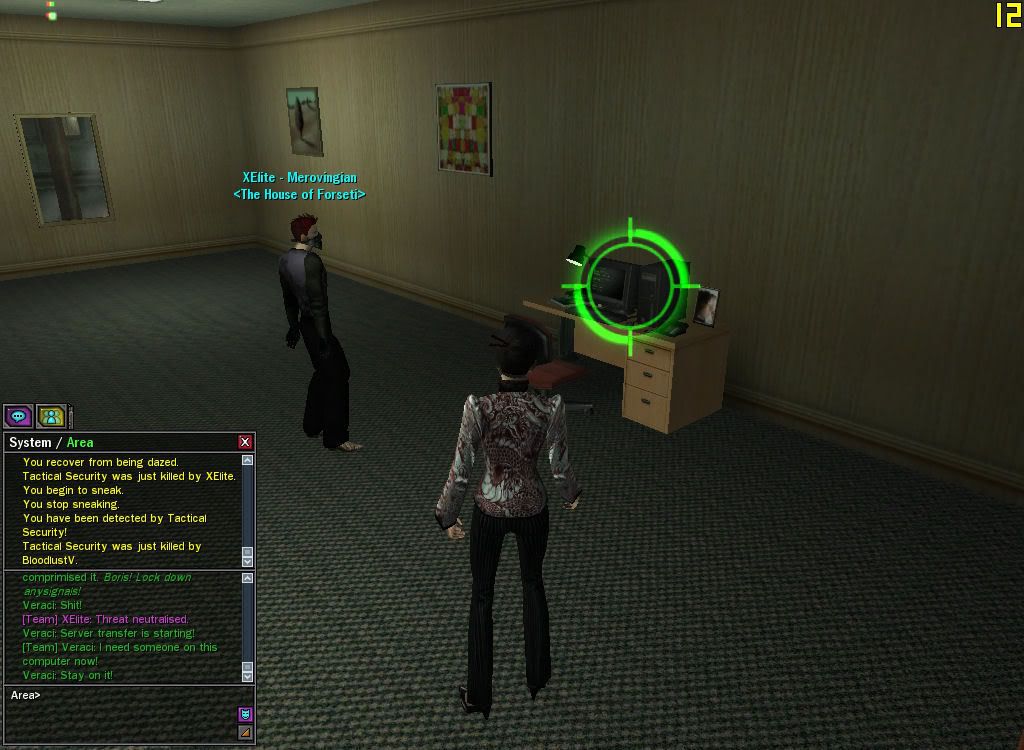Select the System label in chat title
Viewport: 1024px width, 750px height.
(x=30, y=442)
